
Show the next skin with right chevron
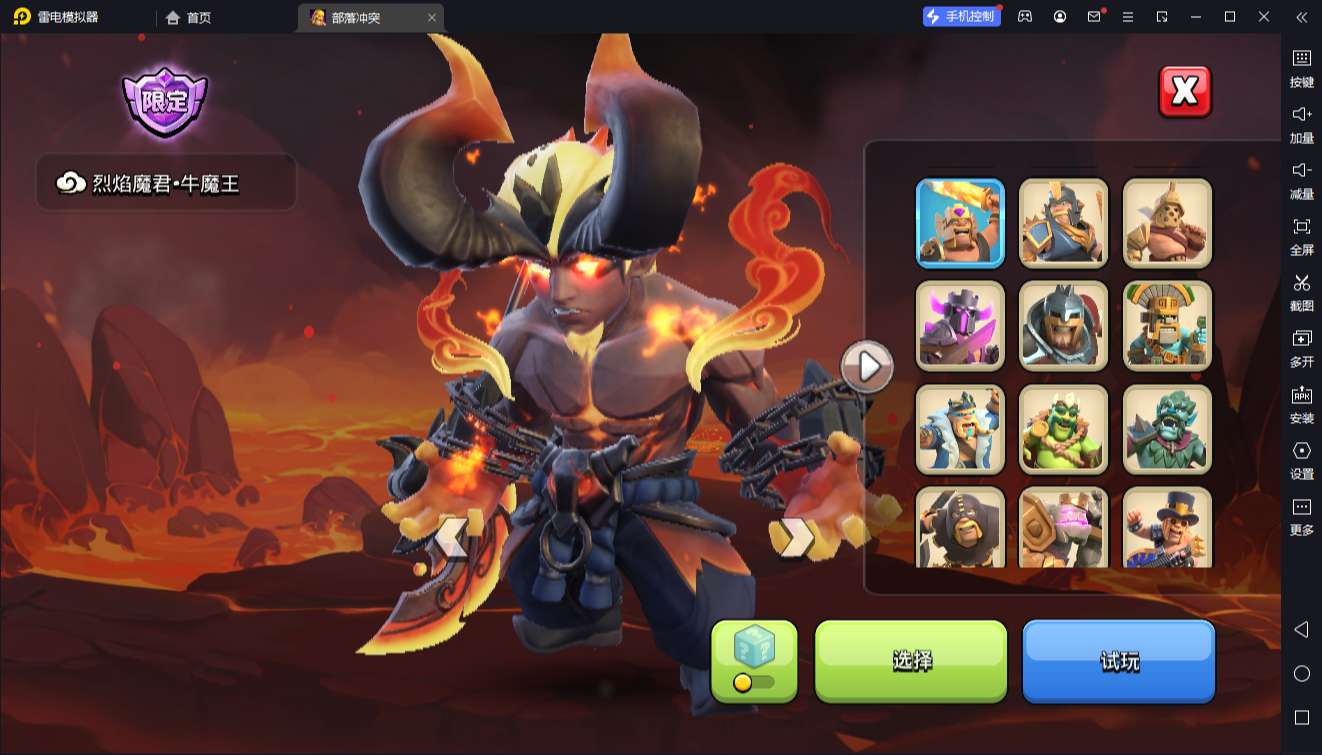797,538
